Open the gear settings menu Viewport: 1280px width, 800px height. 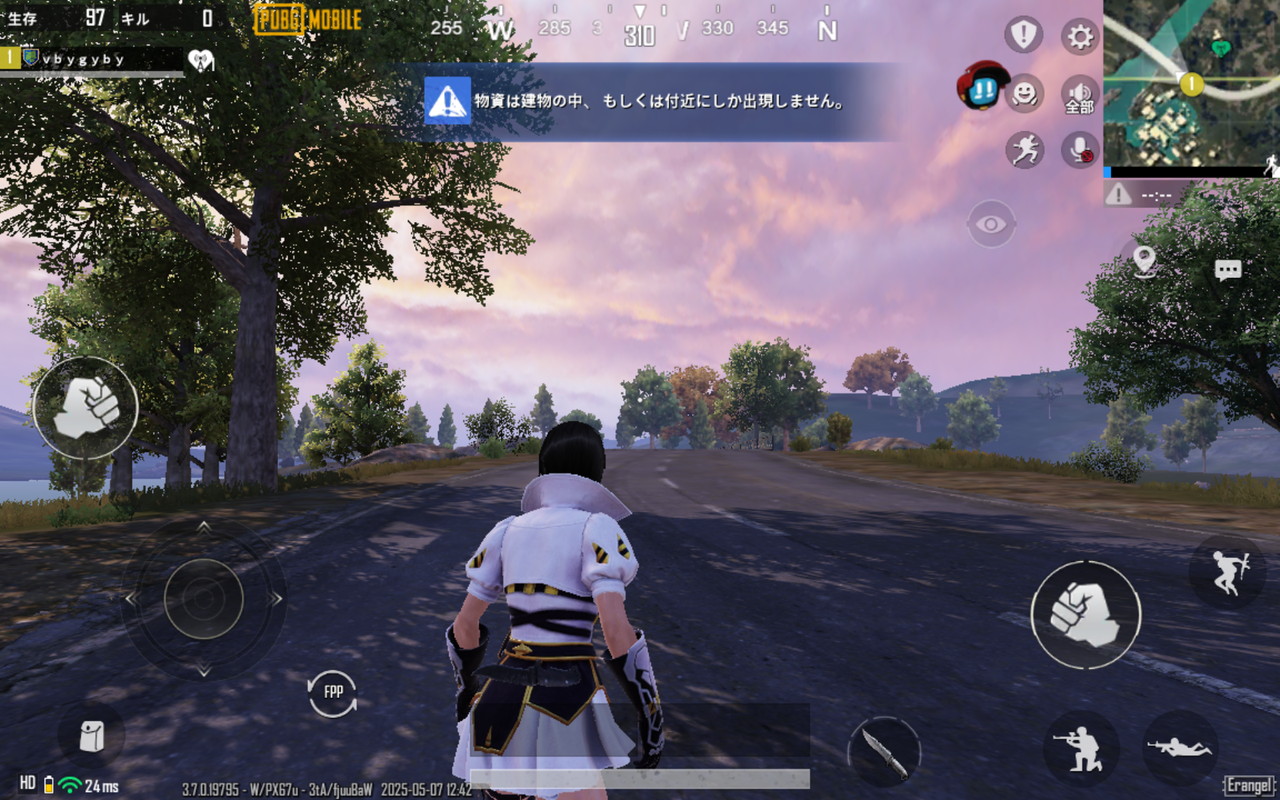1080,37
